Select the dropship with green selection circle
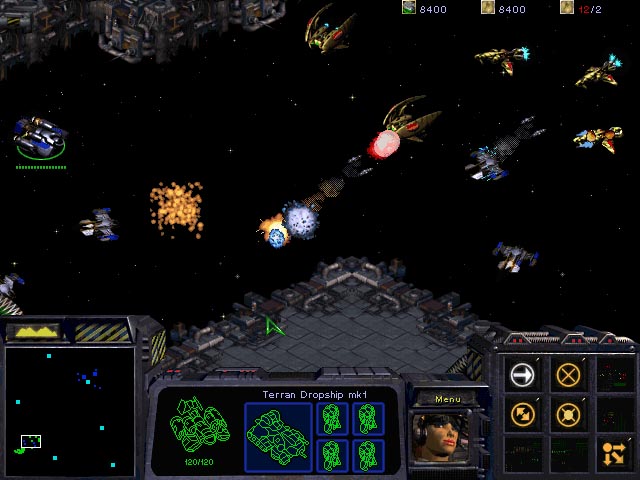This screenshot has width=640, height=480. pyautogui.click(x=41, y=137)
